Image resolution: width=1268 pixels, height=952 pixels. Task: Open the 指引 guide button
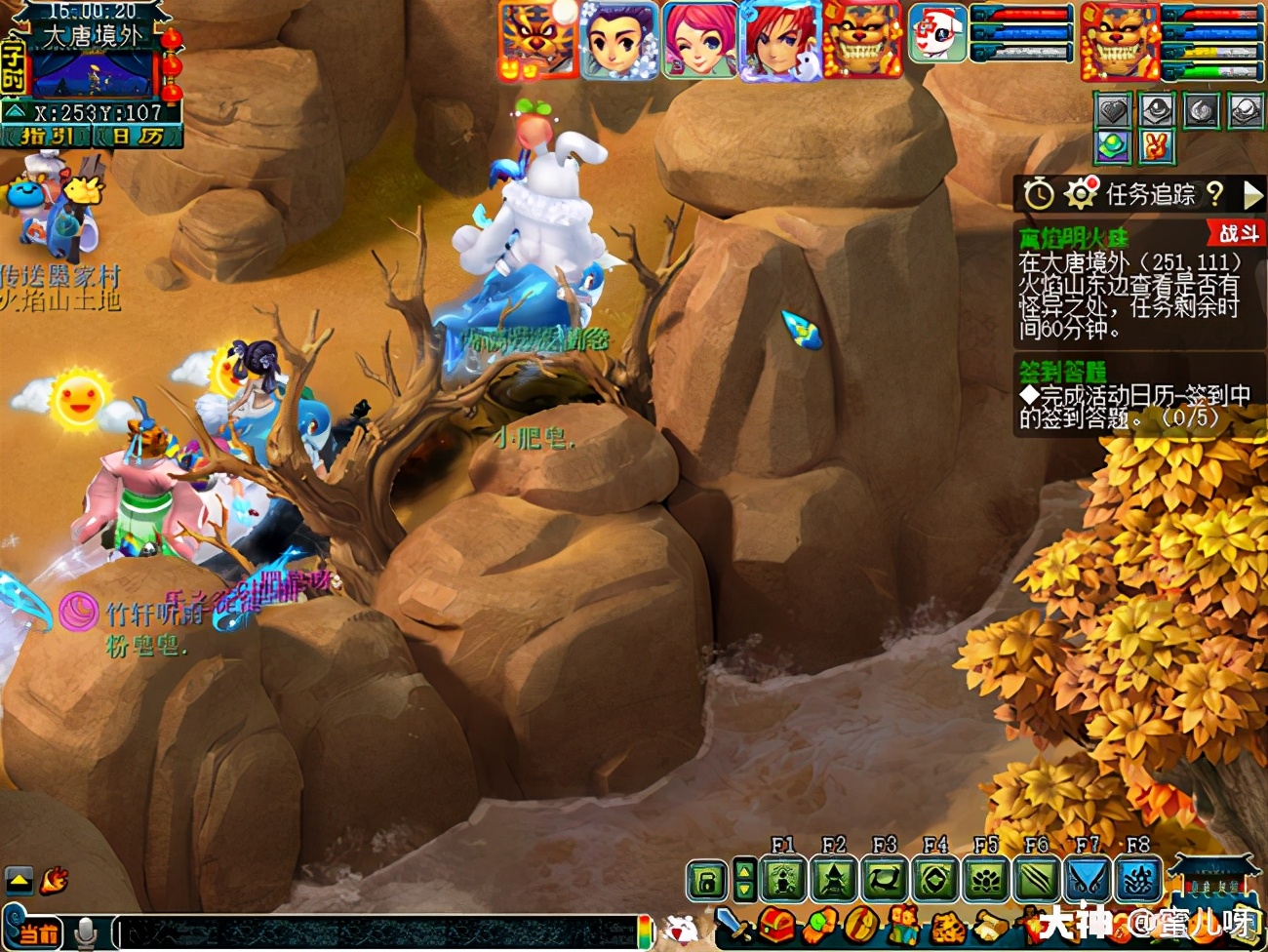coord(46,137)
